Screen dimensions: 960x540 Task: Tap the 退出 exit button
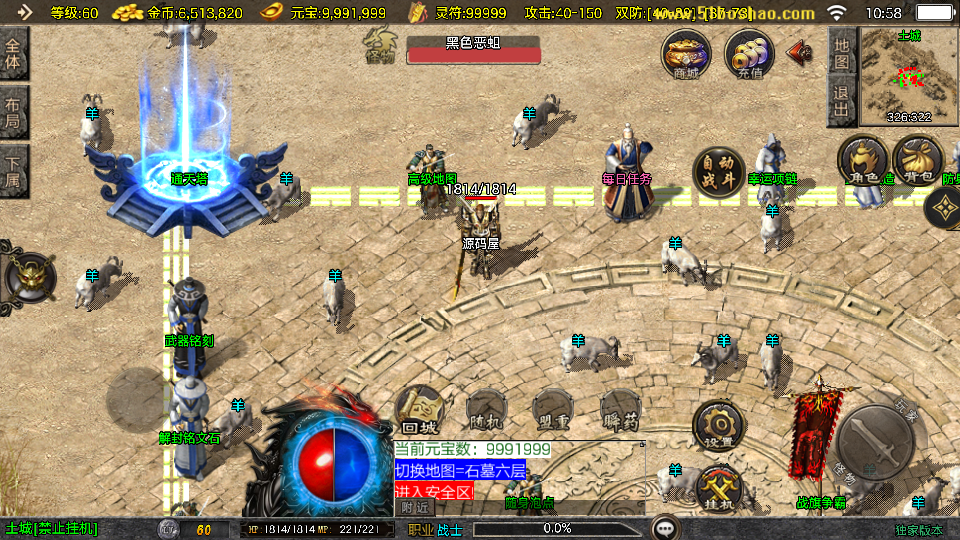[841, 103]
